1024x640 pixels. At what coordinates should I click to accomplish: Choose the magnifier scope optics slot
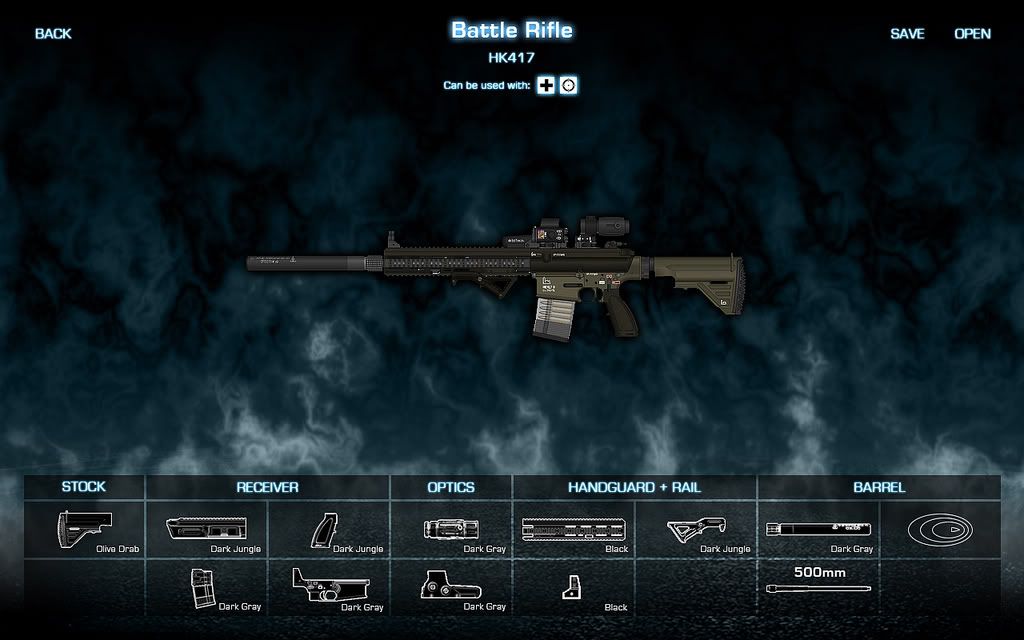click(451, 530)
